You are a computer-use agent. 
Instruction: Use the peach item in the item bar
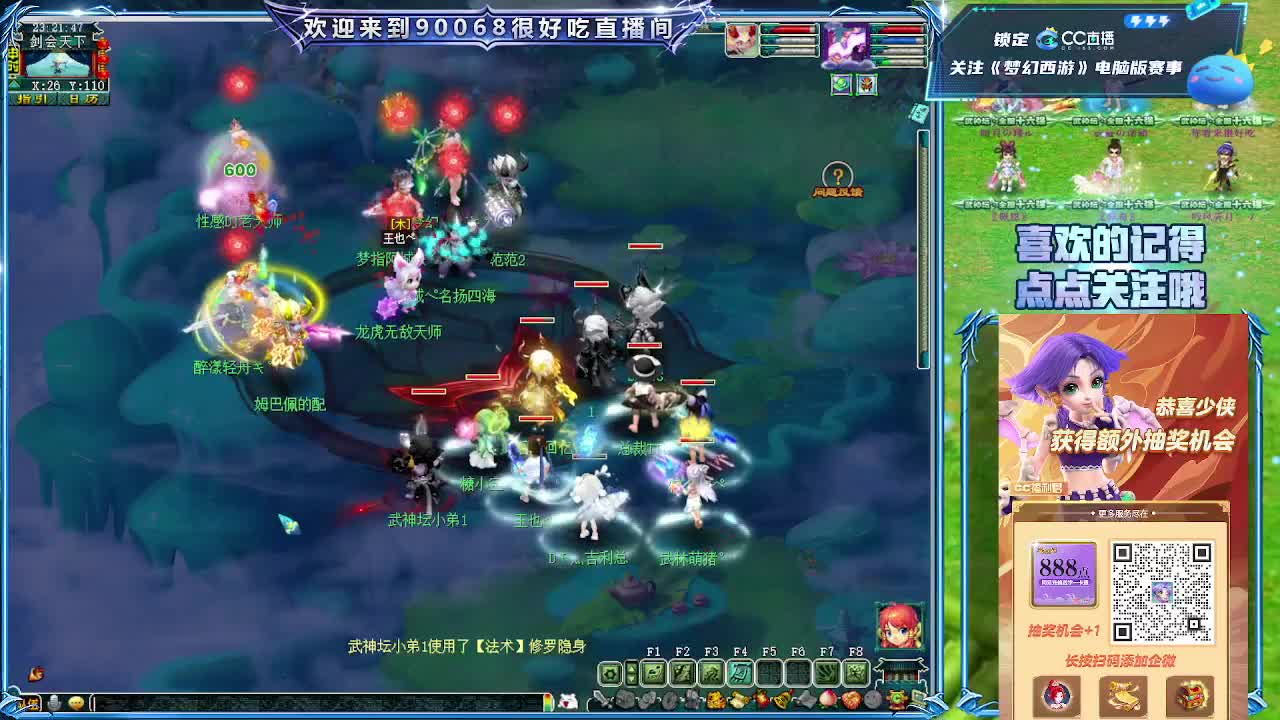click(x=828, y=699)
